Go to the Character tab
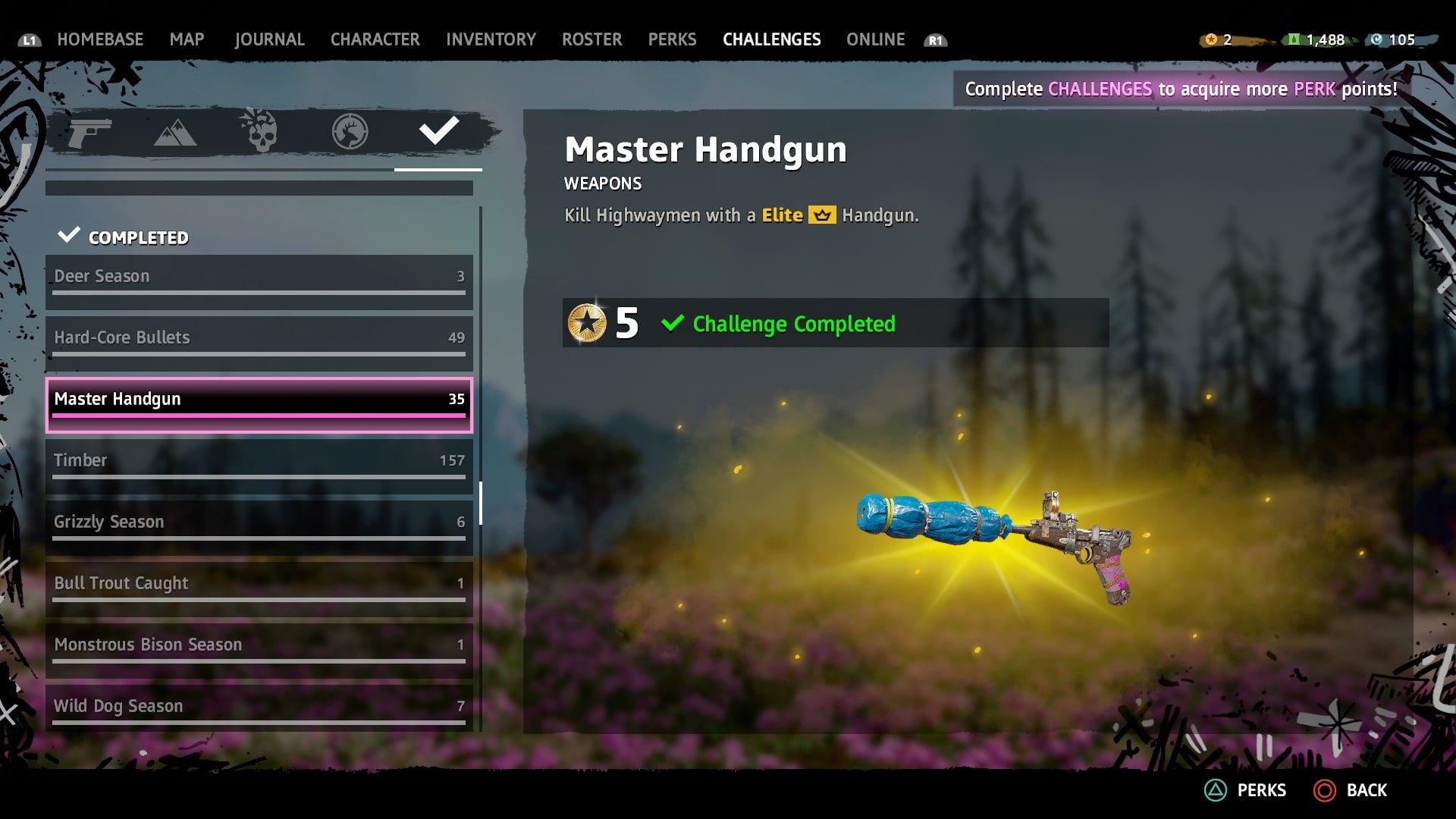 click(375, 39)
